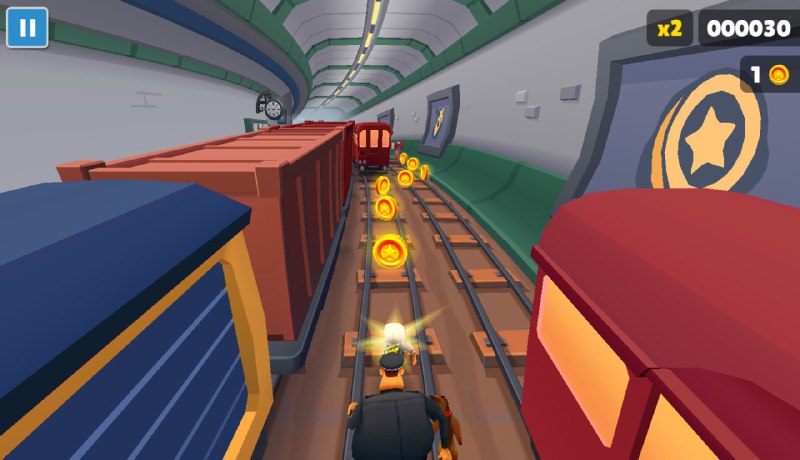Pause the game with the pause button

(x=27, y=27)
